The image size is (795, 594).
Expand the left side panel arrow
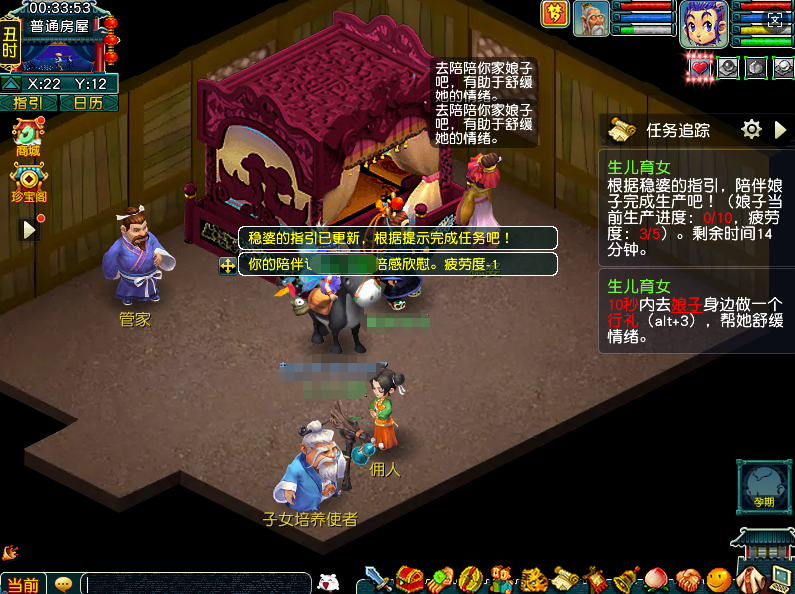[x=29, y=229]
